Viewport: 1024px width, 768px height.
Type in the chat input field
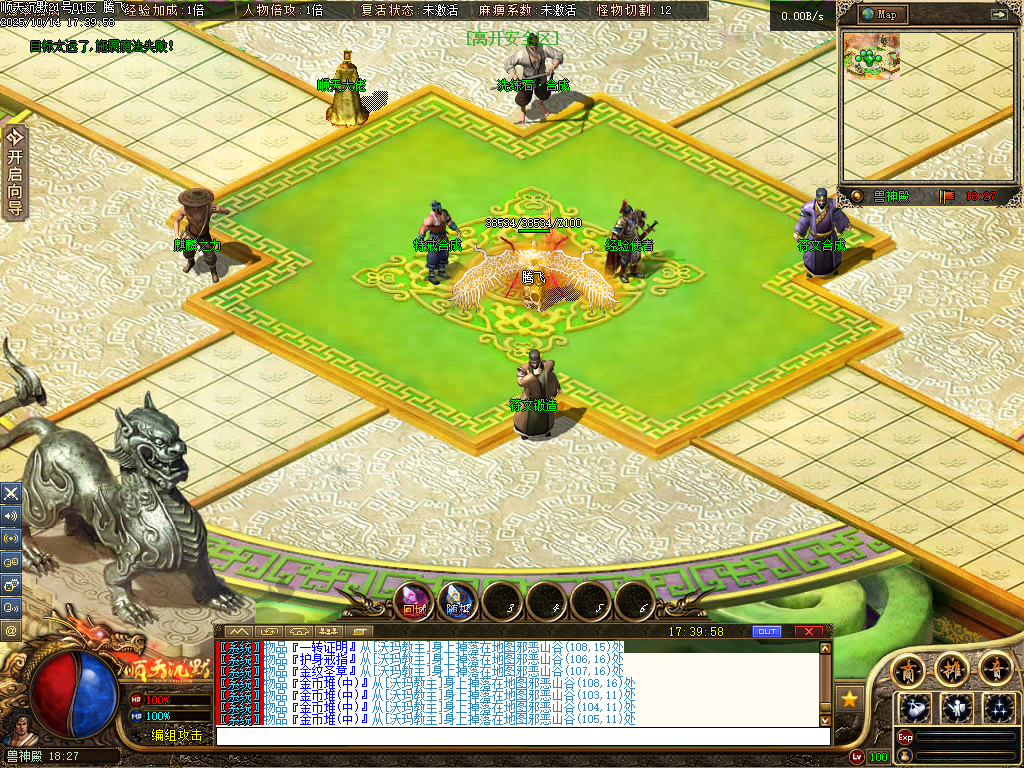520,736
